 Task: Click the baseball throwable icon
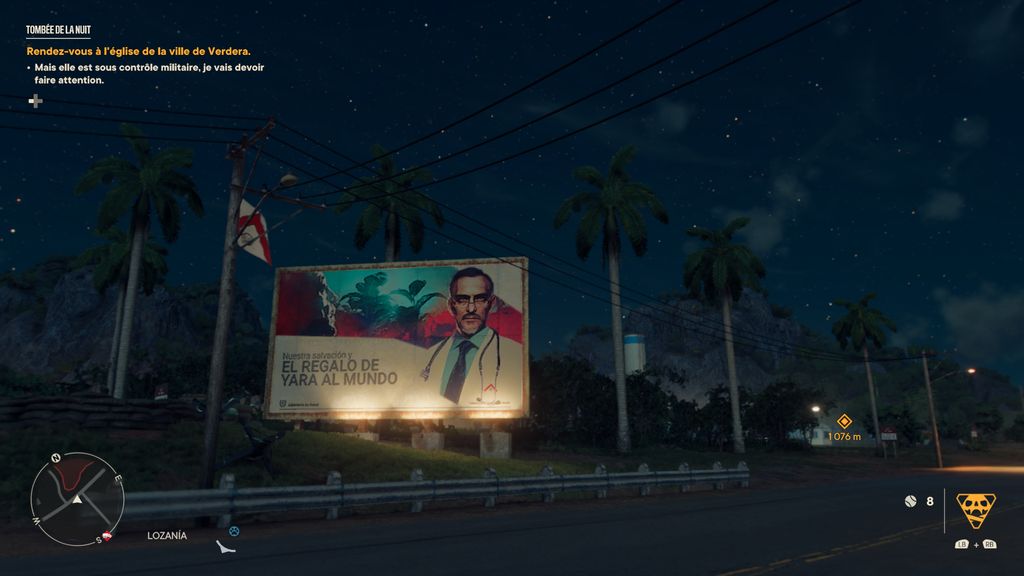910,500
